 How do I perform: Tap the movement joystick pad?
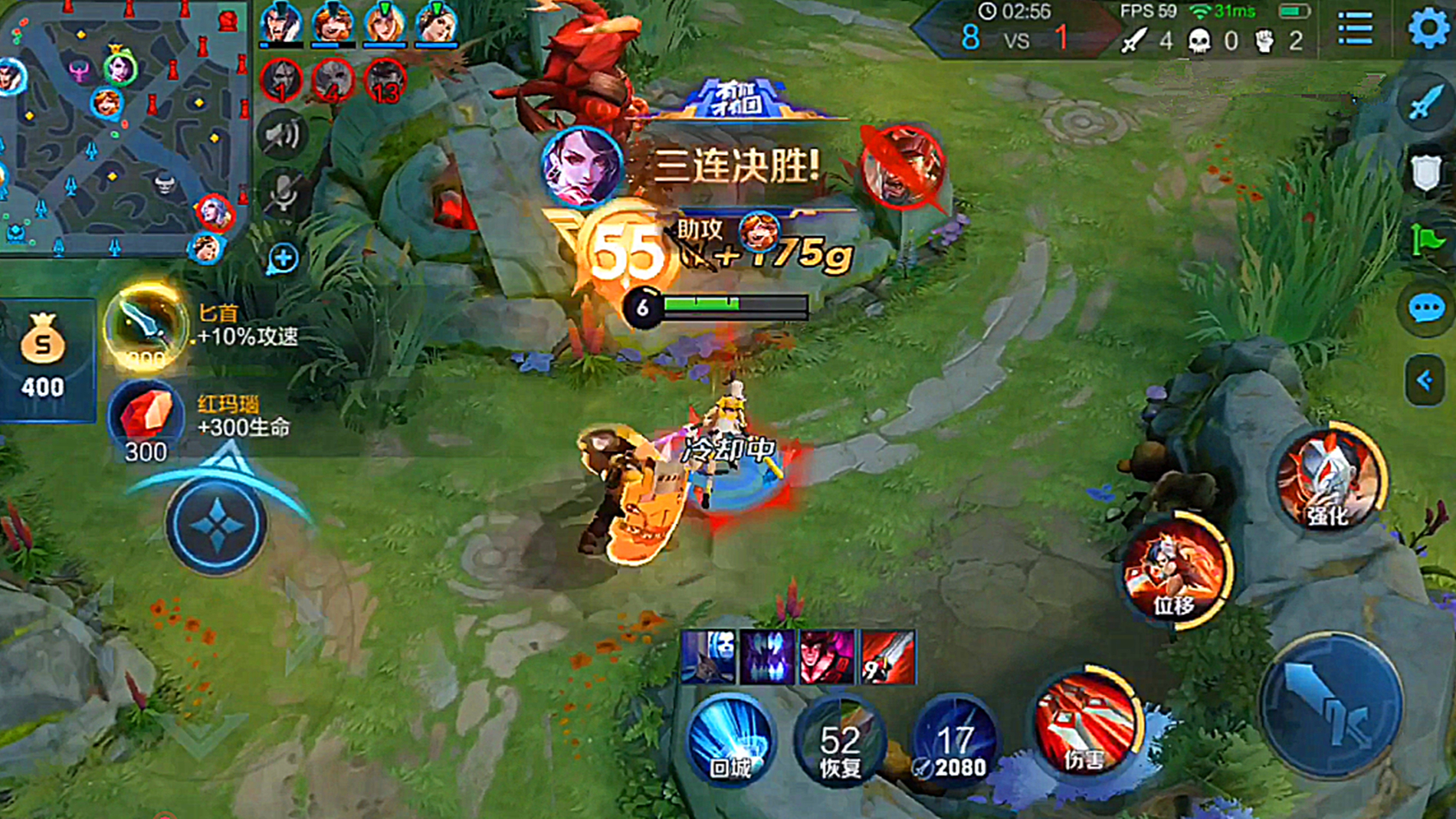pyautogui.click(x=217, y=526)
